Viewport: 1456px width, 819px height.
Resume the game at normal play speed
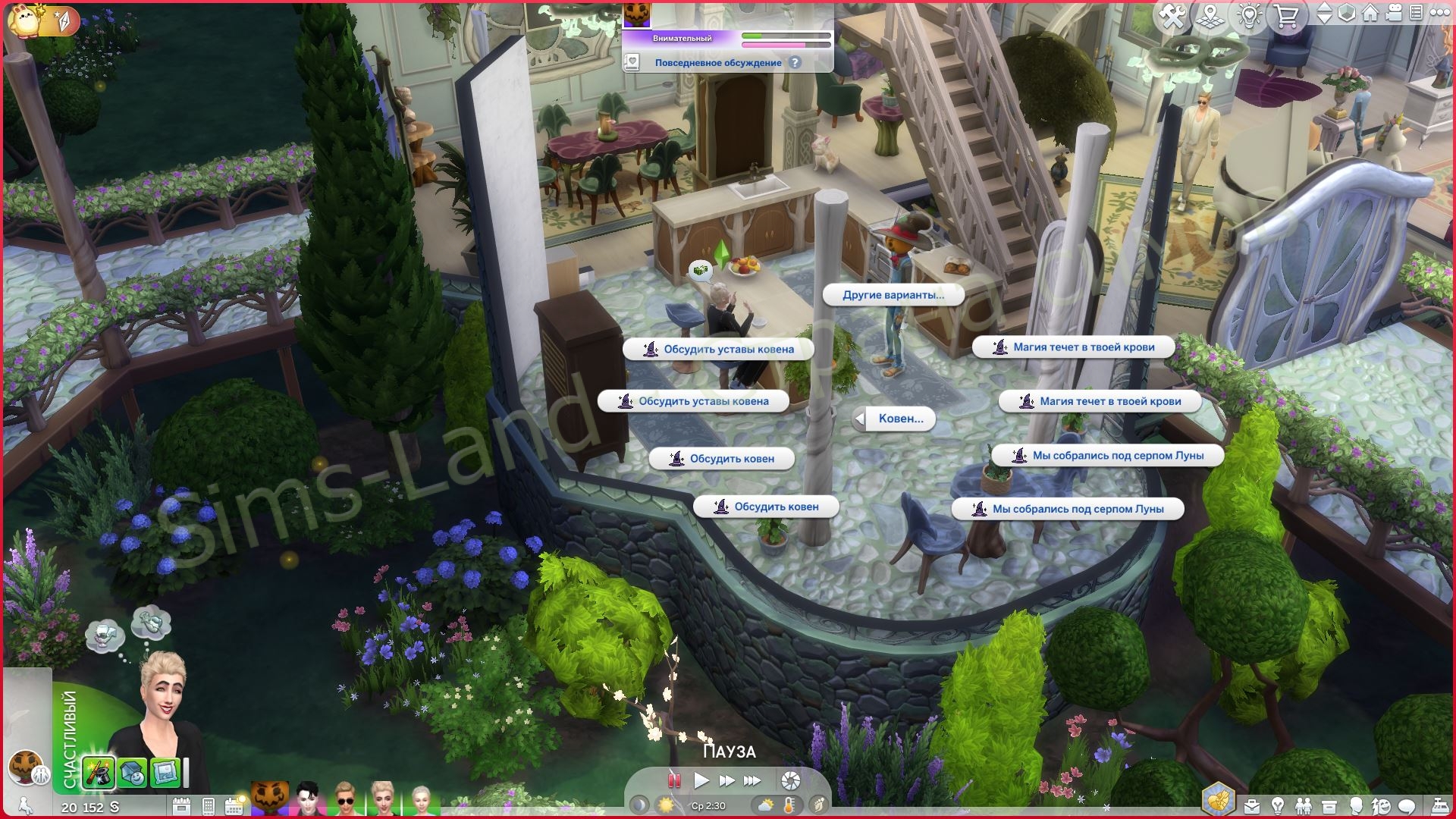click(x=701, y=780)
